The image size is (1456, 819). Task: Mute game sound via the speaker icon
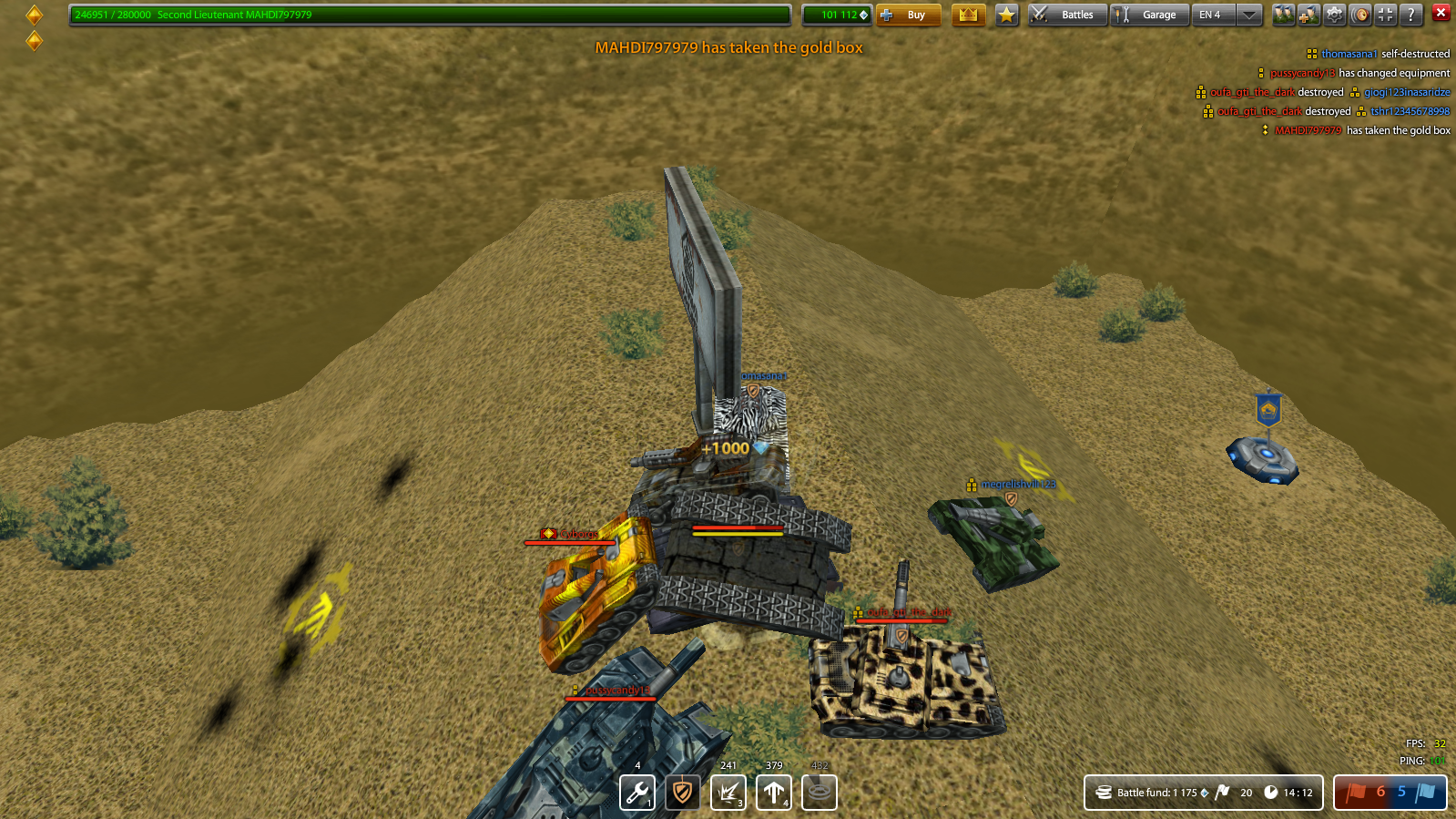1359,15
